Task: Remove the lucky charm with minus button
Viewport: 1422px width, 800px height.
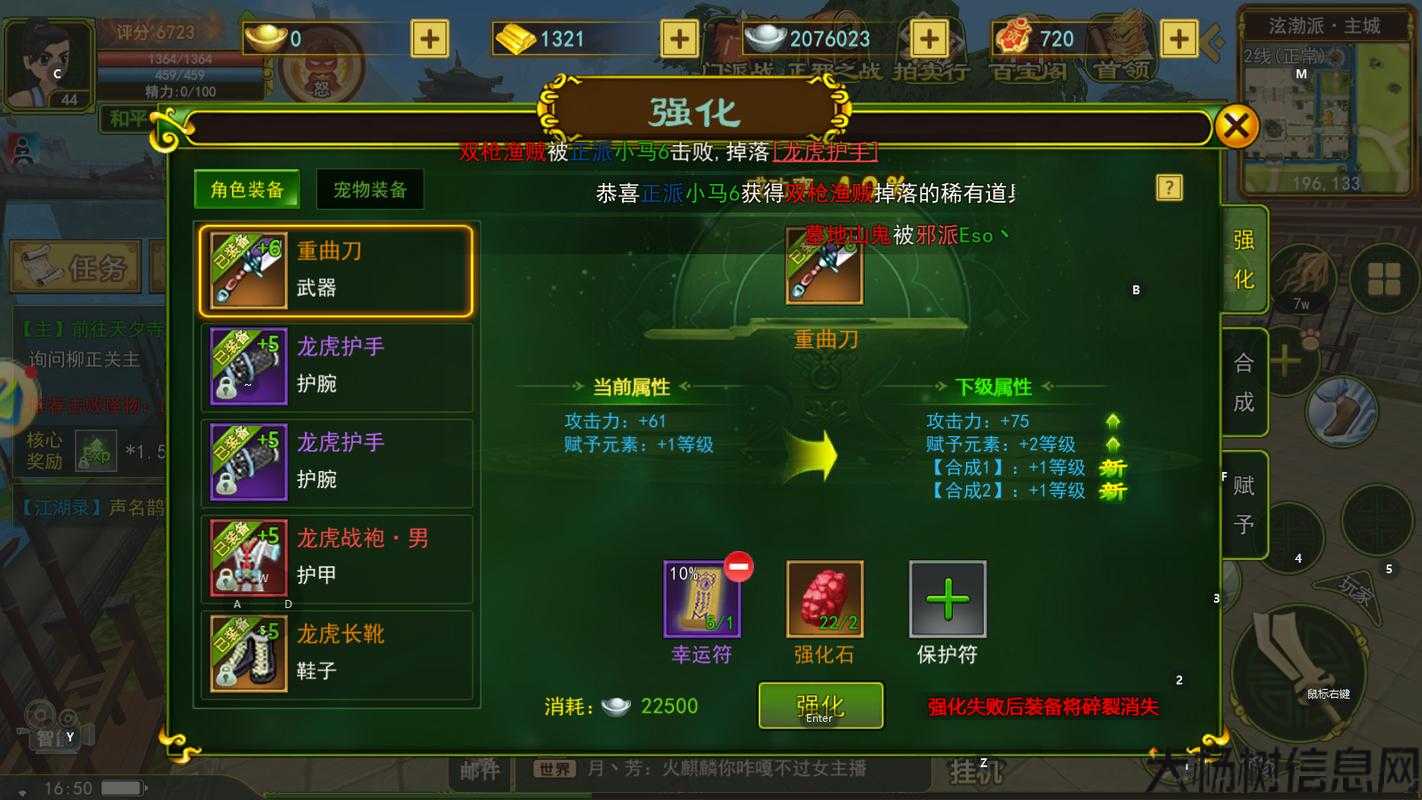Action: tap(737, 567)
